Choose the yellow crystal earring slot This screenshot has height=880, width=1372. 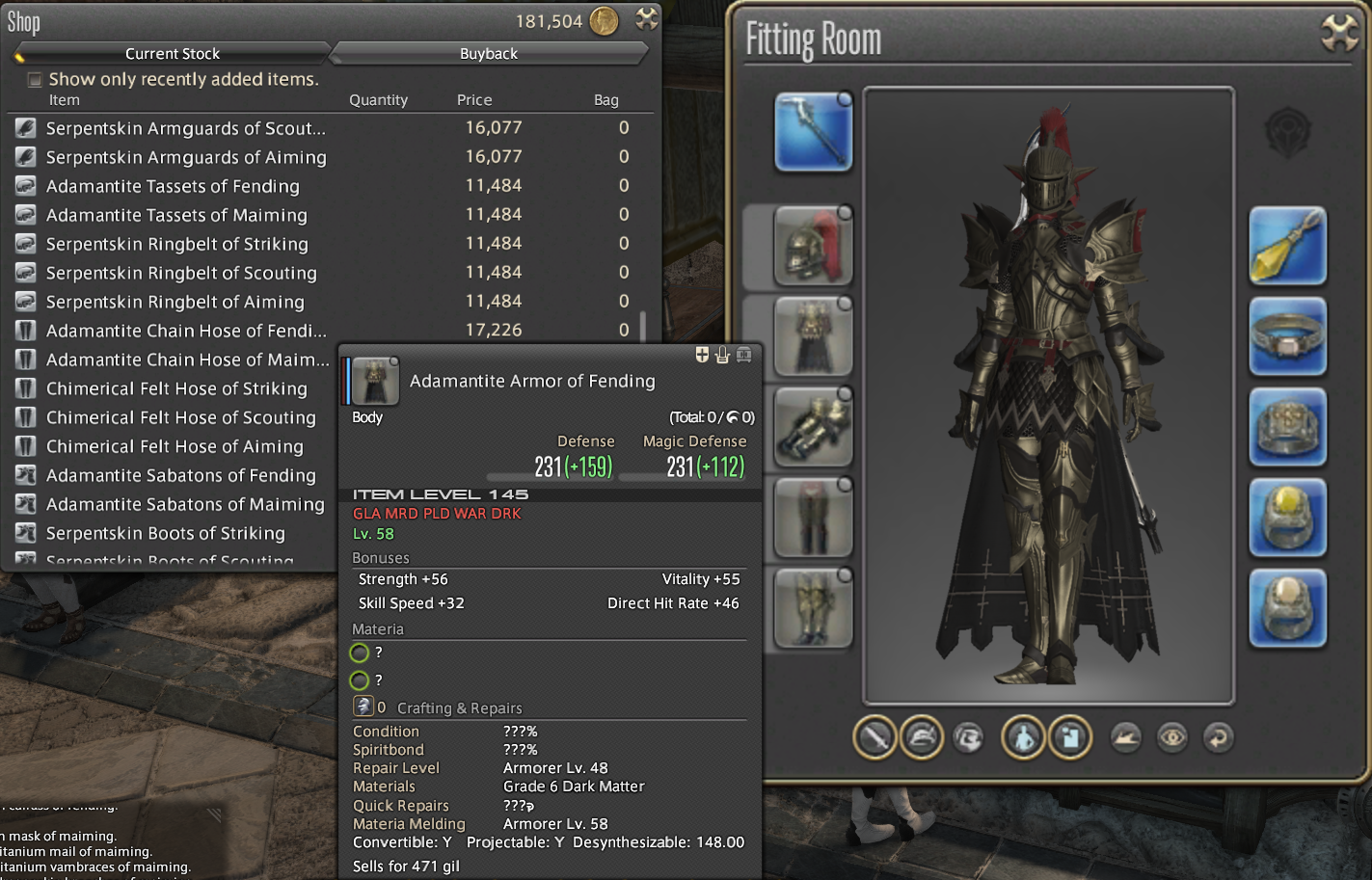pyautogui.click(x=1287, y=246)
